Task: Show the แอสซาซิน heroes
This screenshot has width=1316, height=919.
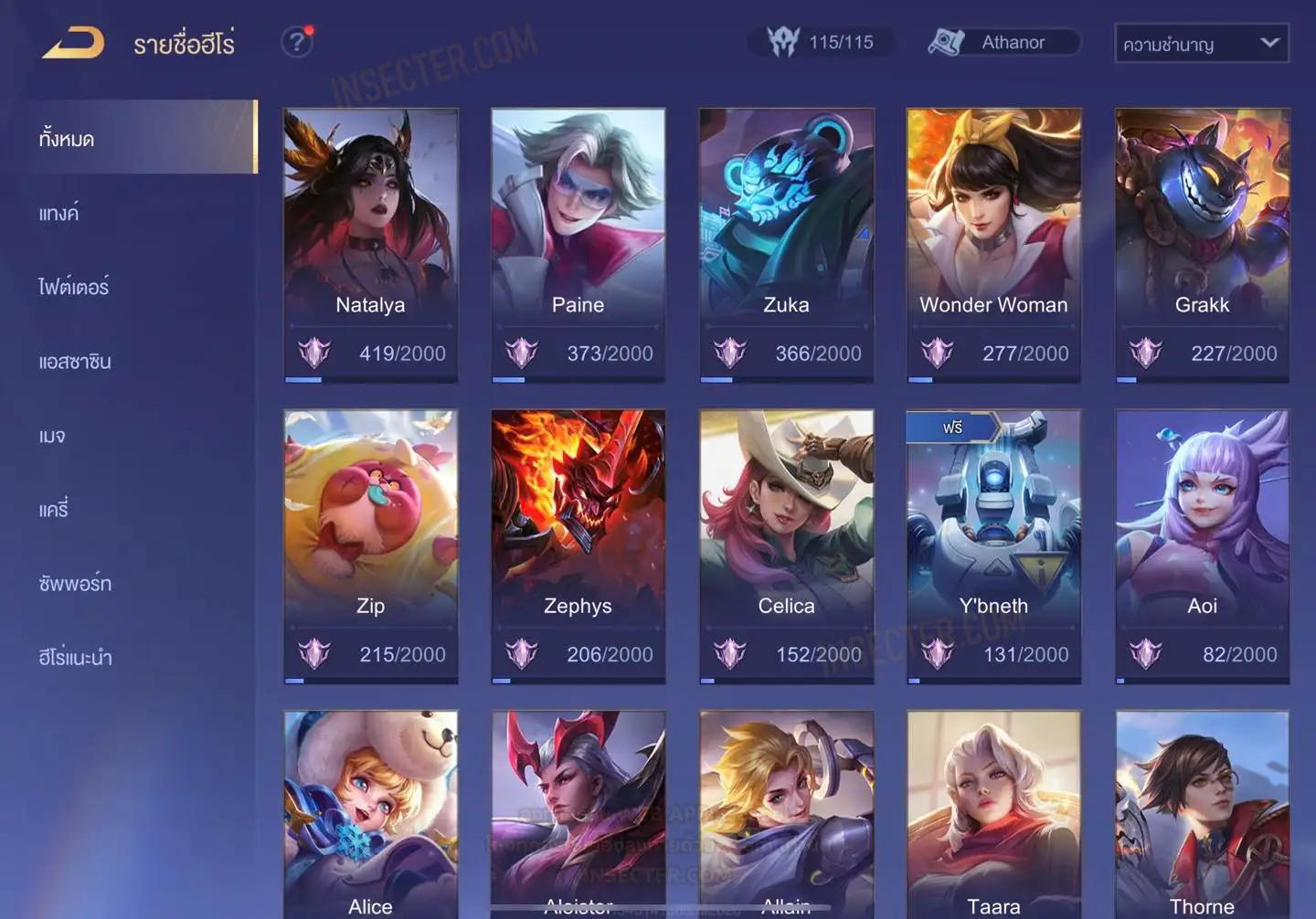Action: [x=75, y=362]
